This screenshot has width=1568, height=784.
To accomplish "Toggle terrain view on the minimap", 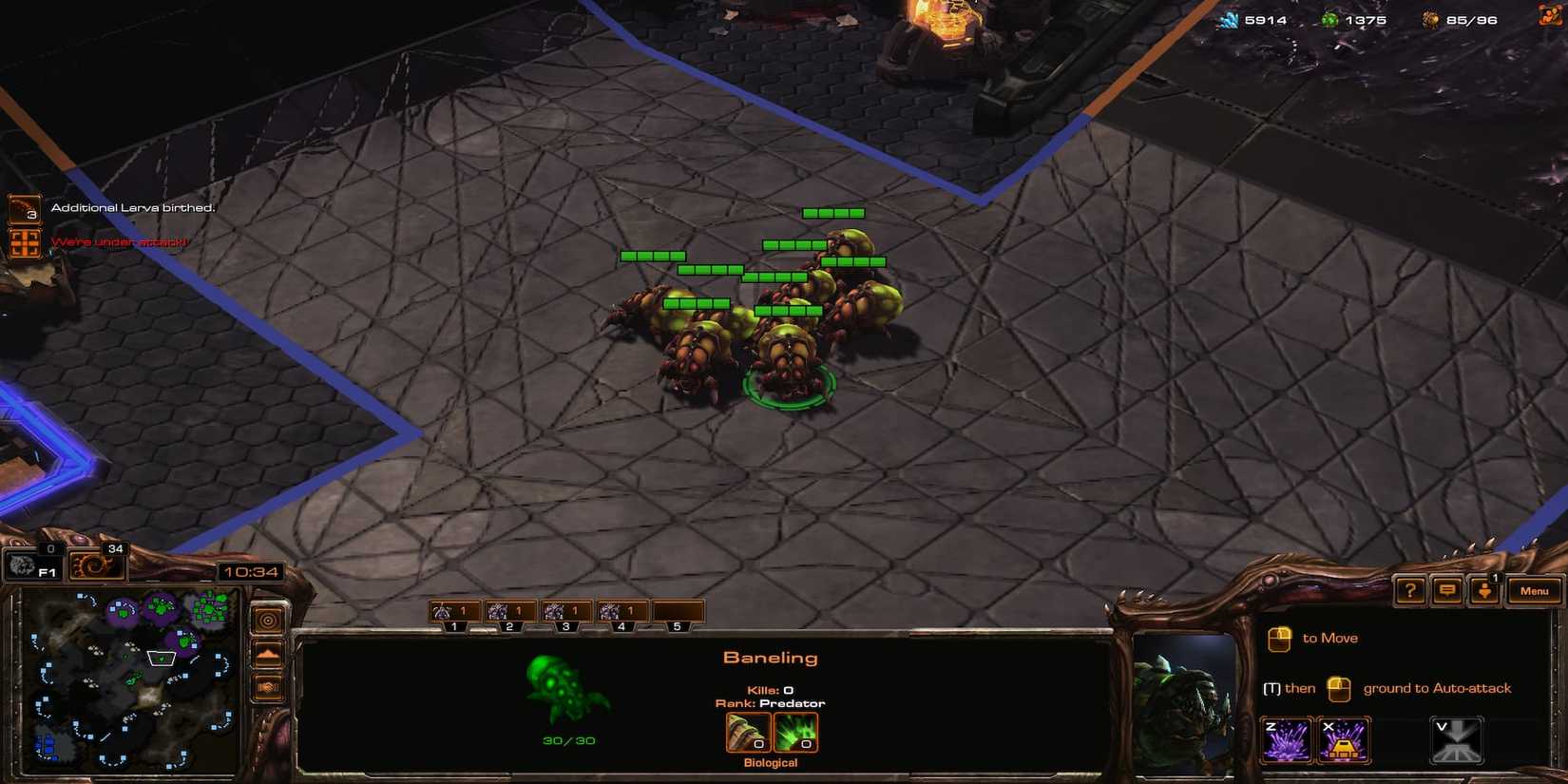I will [x=267, y=653].
